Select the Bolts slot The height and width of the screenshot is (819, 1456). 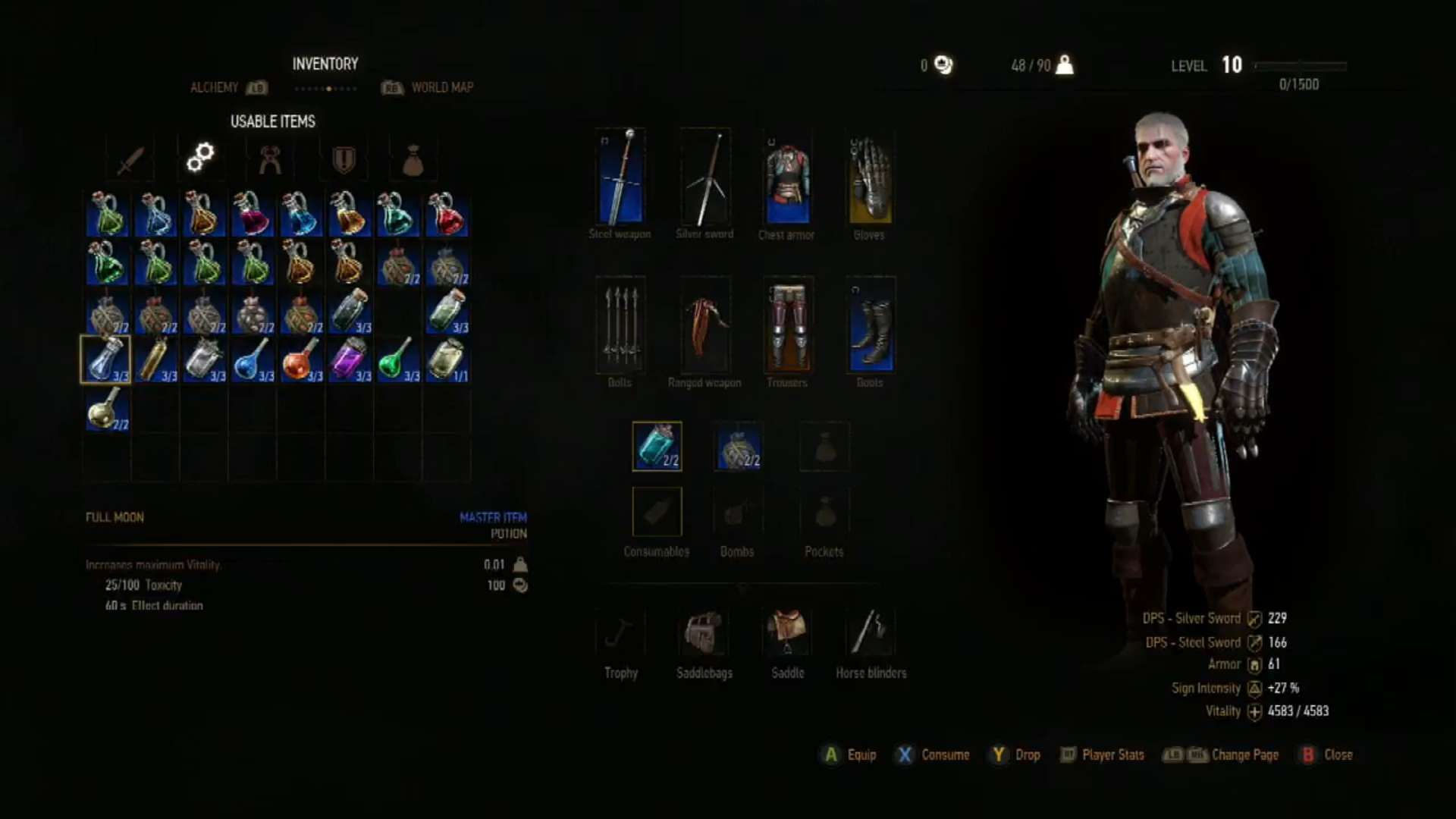click(x=620, y=326)
